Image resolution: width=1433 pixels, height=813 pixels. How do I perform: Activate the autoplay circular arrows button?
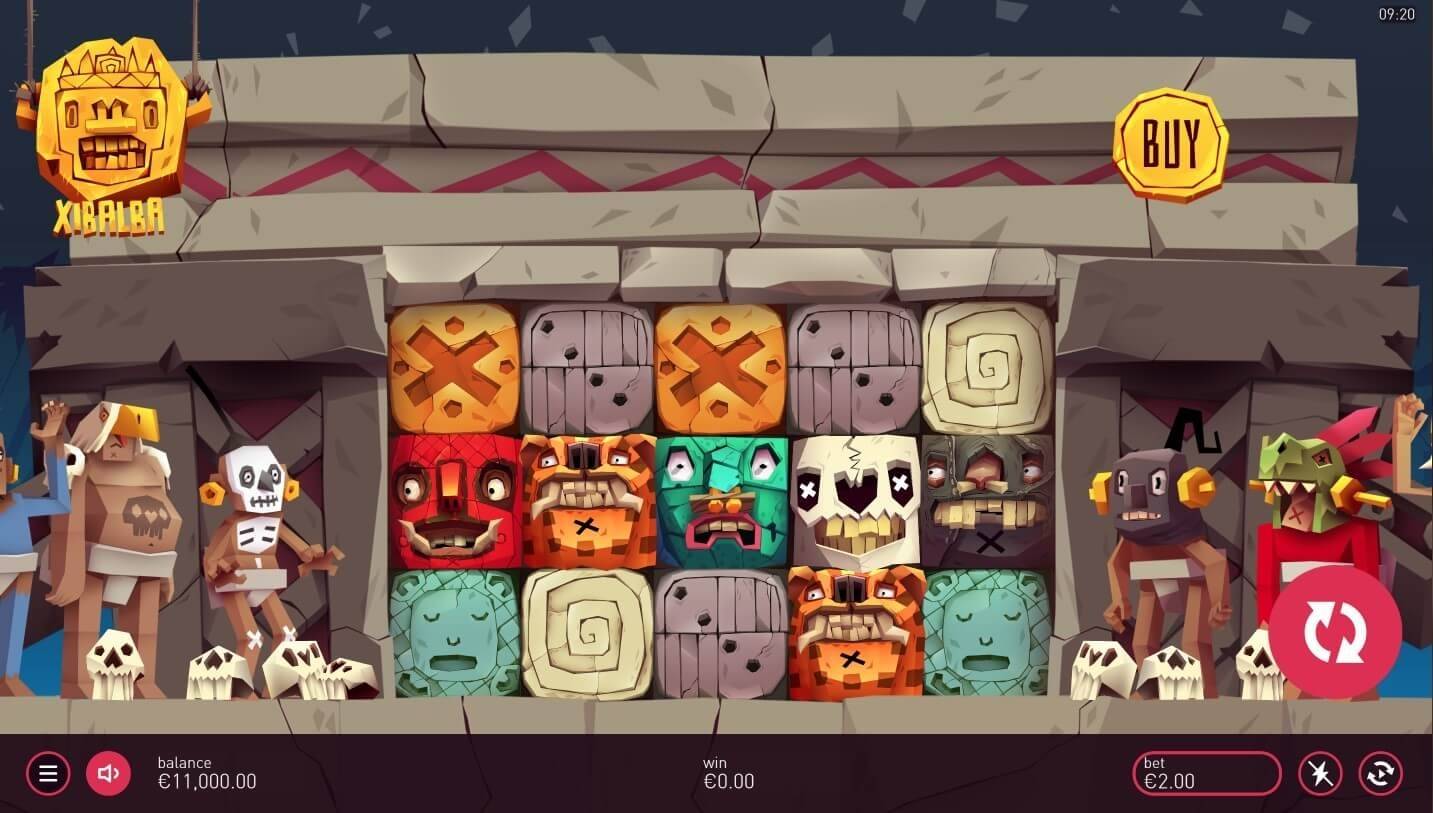pyautogui.click(x=1380, y=773)
